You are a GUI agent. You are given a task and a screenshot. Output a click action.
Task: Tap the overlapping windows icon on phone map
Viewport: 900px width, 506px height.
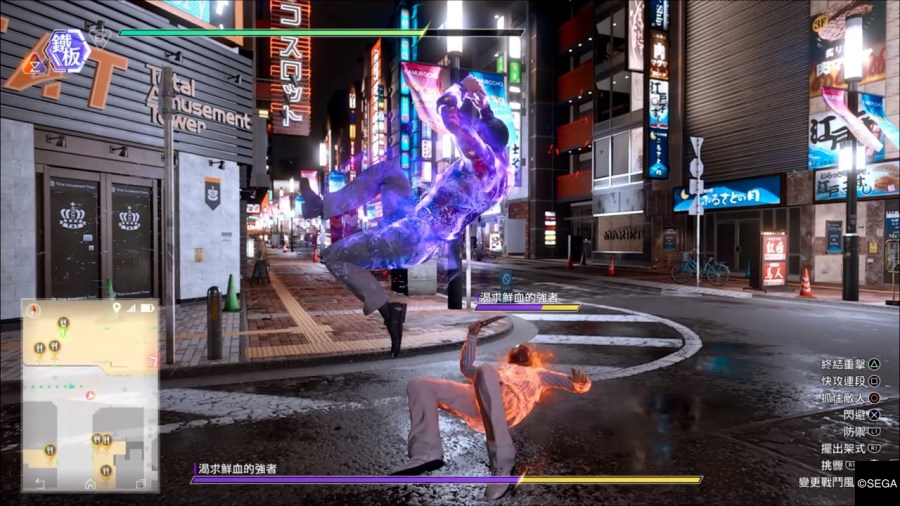(x=140, y=483)
